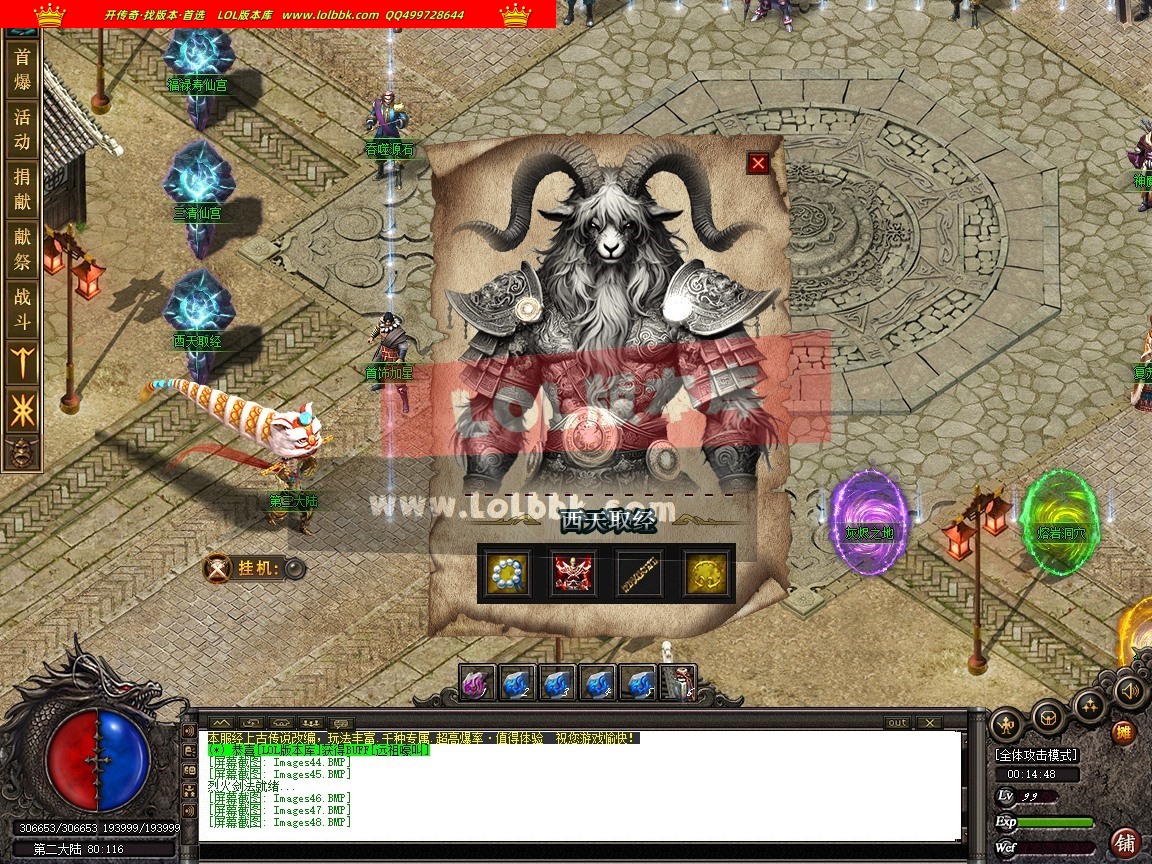Screen dimensions: 1152x864
Task: Select the golden emblem reward slot
Action: tap(705, 573)
